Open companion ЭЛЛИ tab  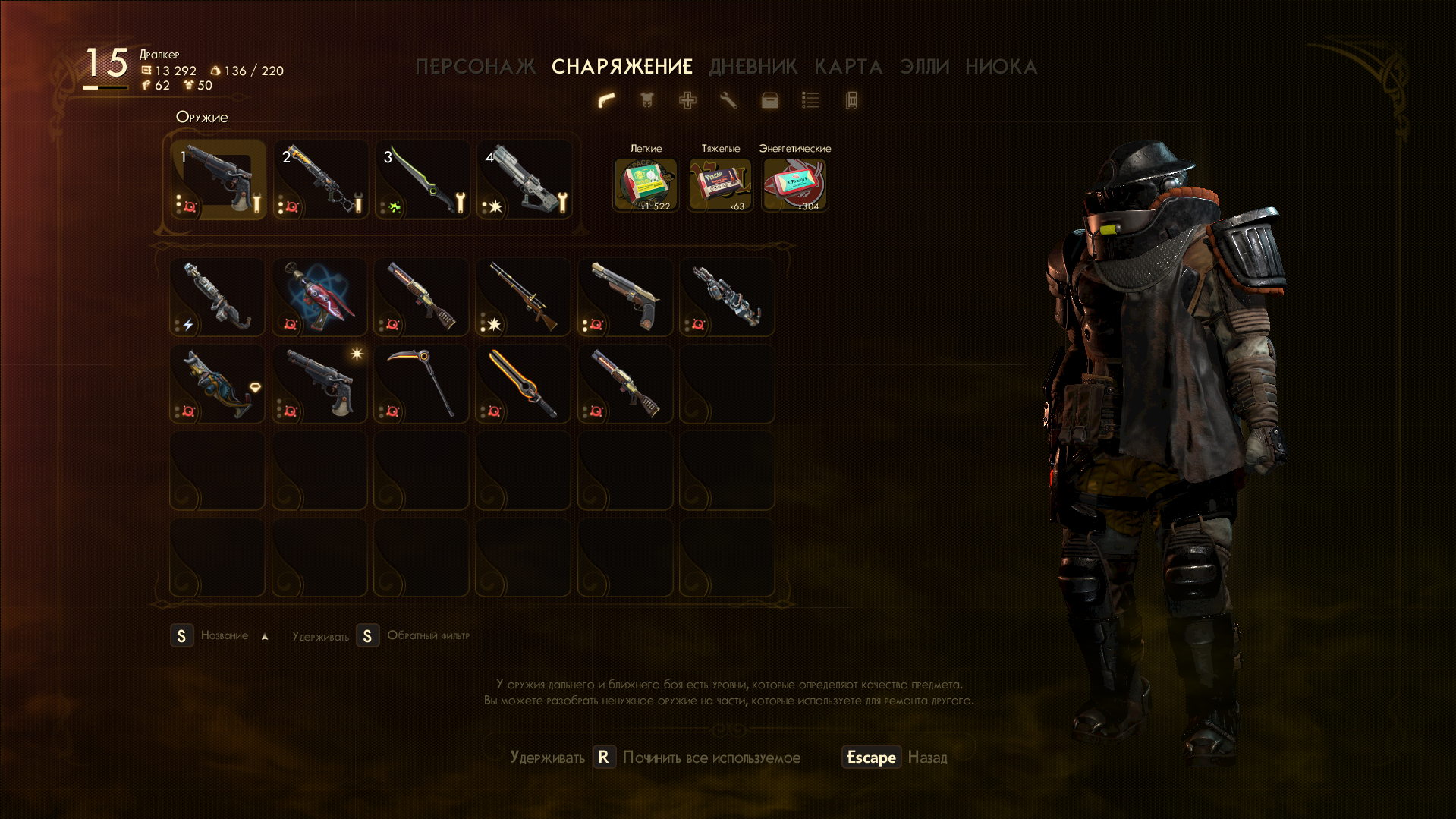click(924, 67)
